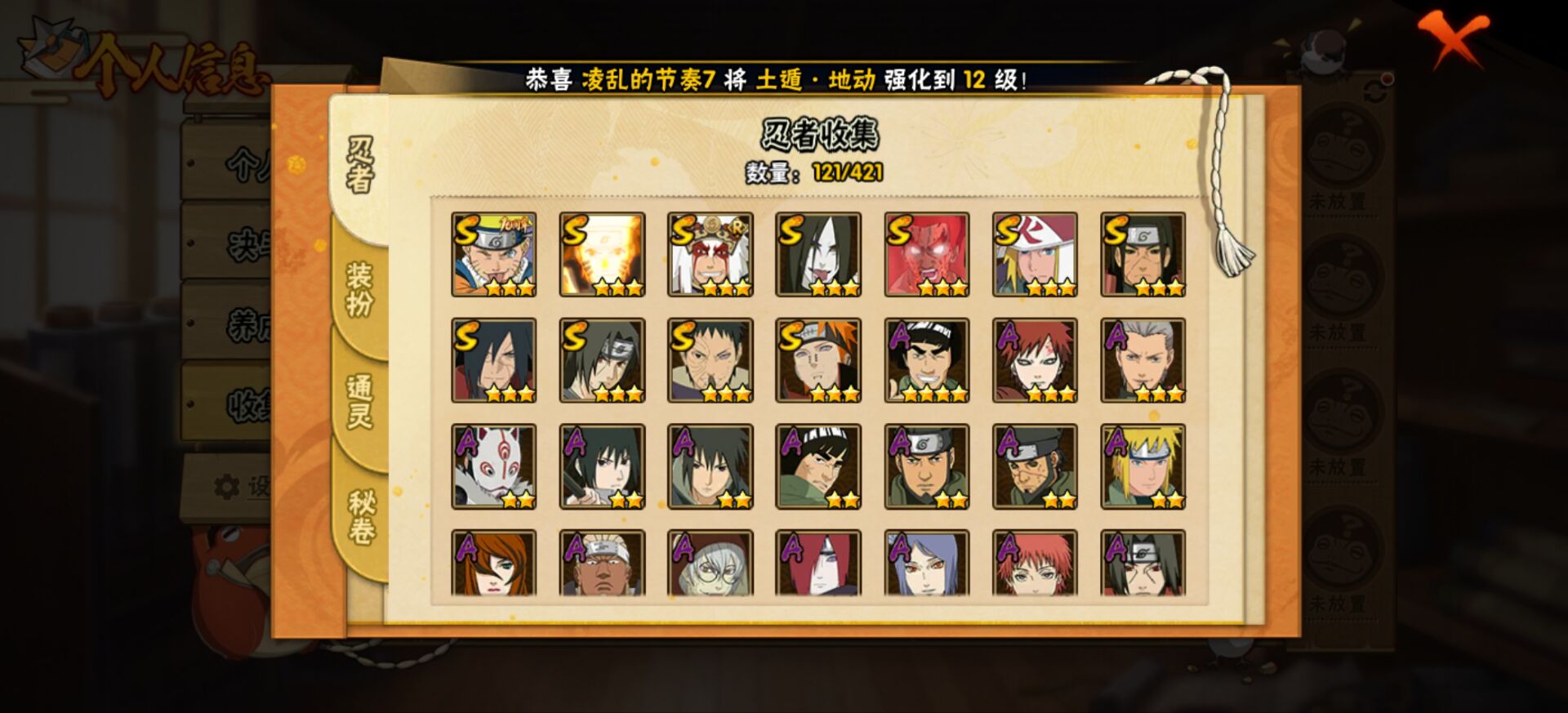Screen dimensions: 1568x713
Task: Select the four-star Might Guy portrait
Action: (927, 360)
